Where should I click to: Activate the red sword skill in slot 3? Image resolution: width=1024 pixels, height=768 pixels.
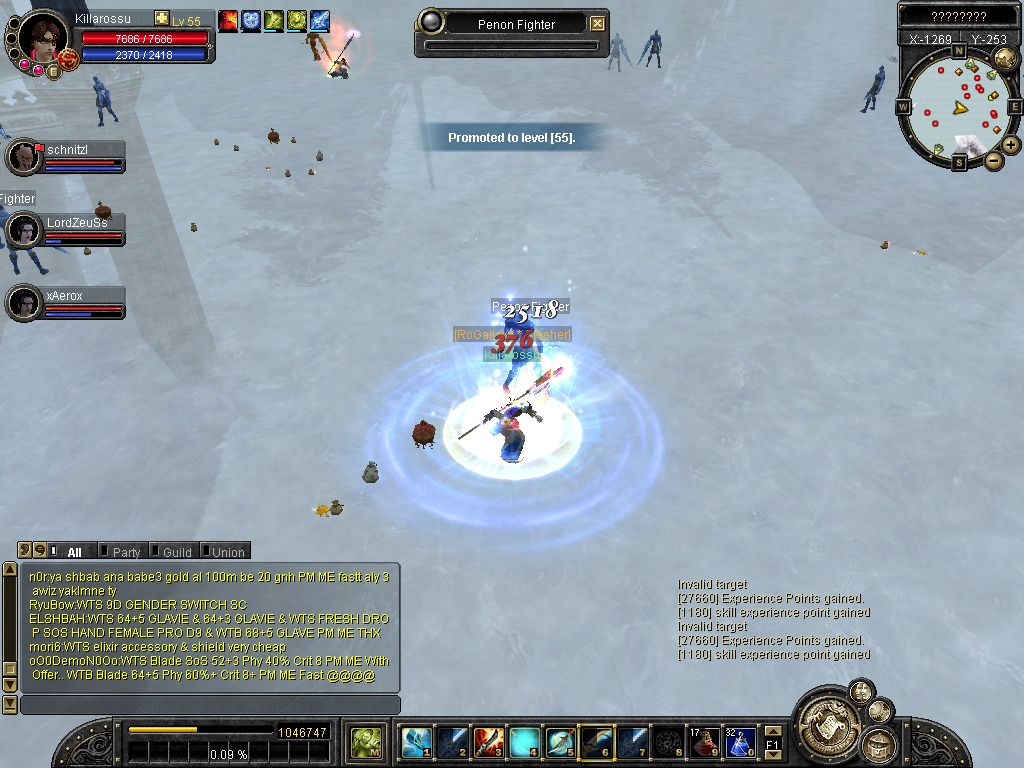pyautogui.click(x=488, y=743)
